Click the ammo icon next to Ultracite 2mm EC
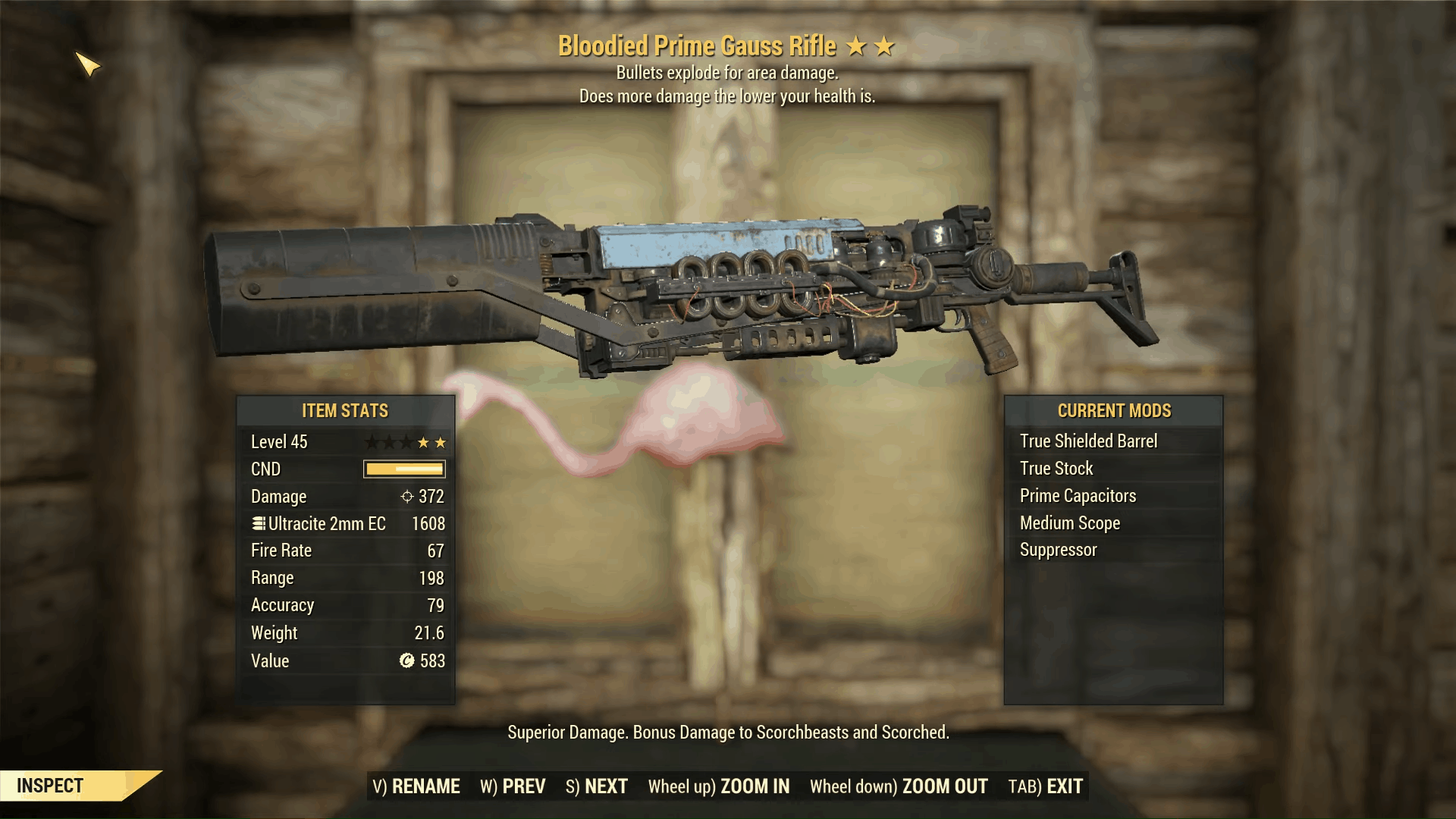This screenshot has height=819, width=1456. [257, 523]
